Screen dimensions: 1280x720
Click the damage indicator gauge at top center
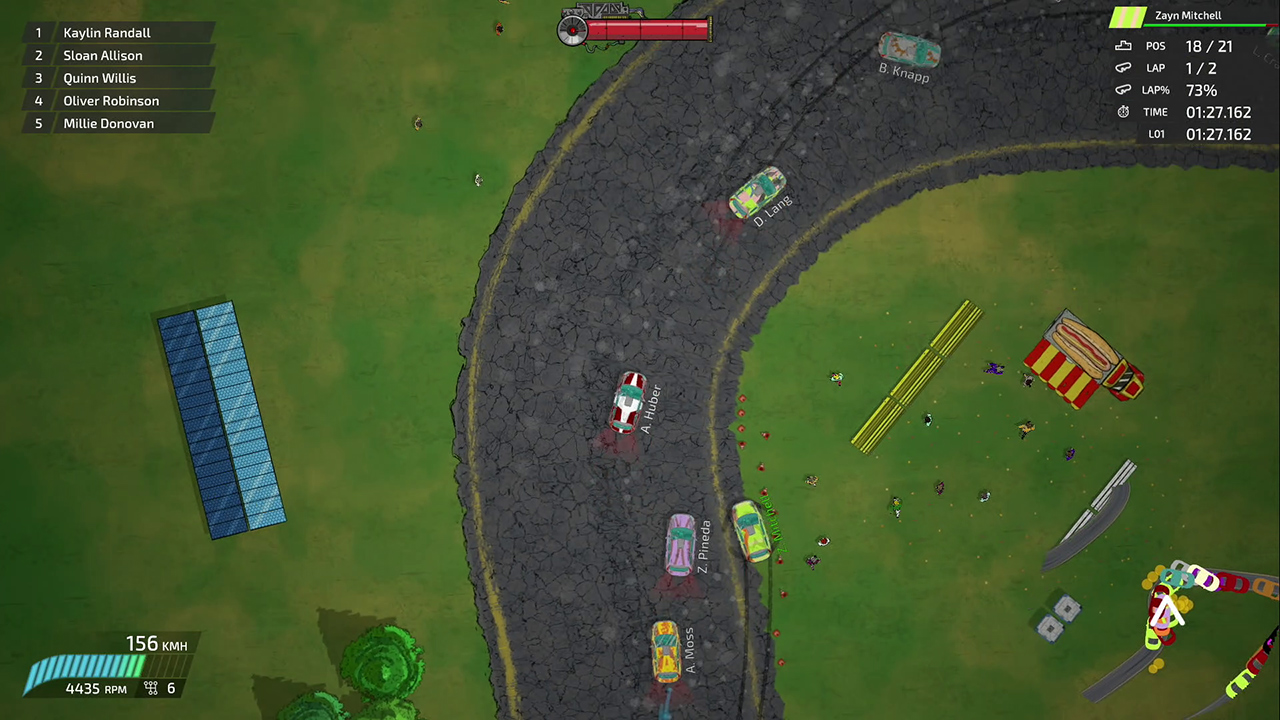572,31
